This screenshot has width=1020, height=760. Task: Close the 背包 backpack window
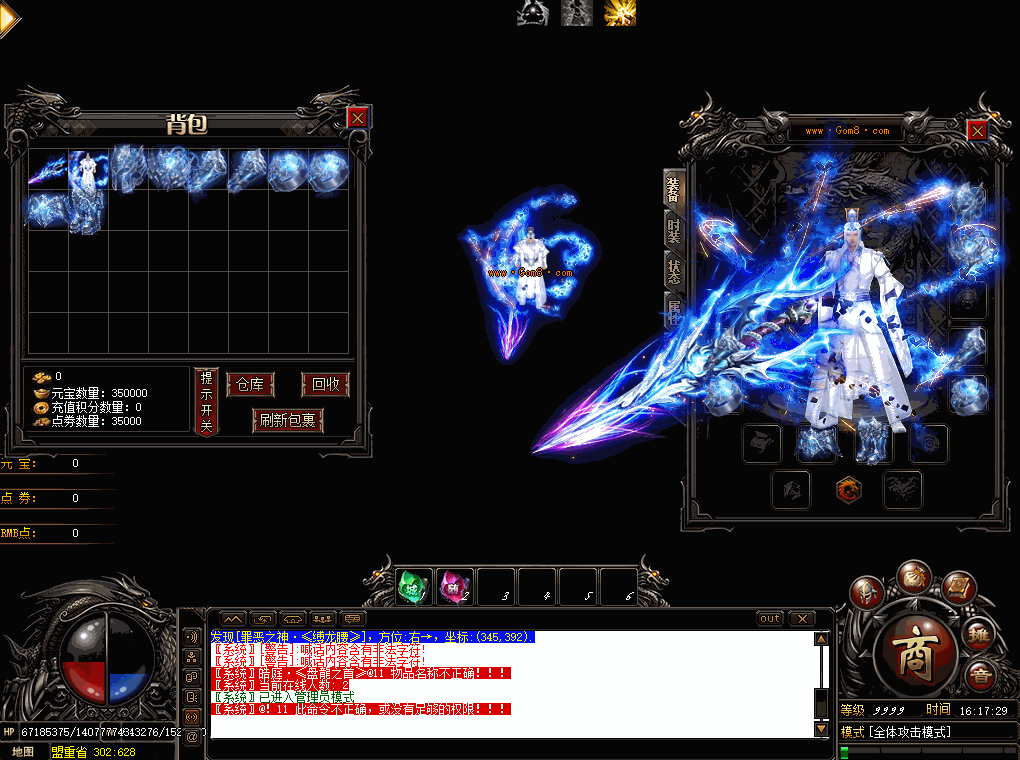click(x=357, y=117)
